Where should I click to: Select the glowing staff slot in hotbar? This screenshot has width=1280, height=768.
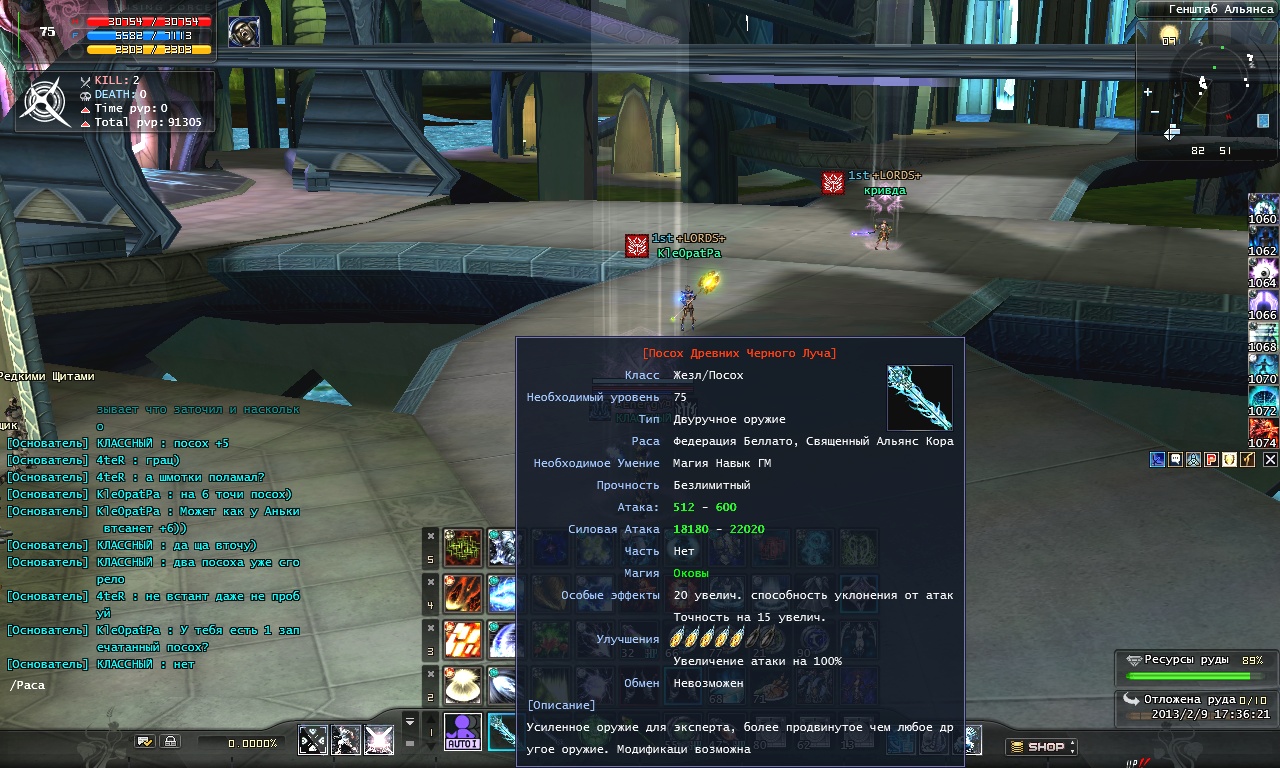pos(502,732)
